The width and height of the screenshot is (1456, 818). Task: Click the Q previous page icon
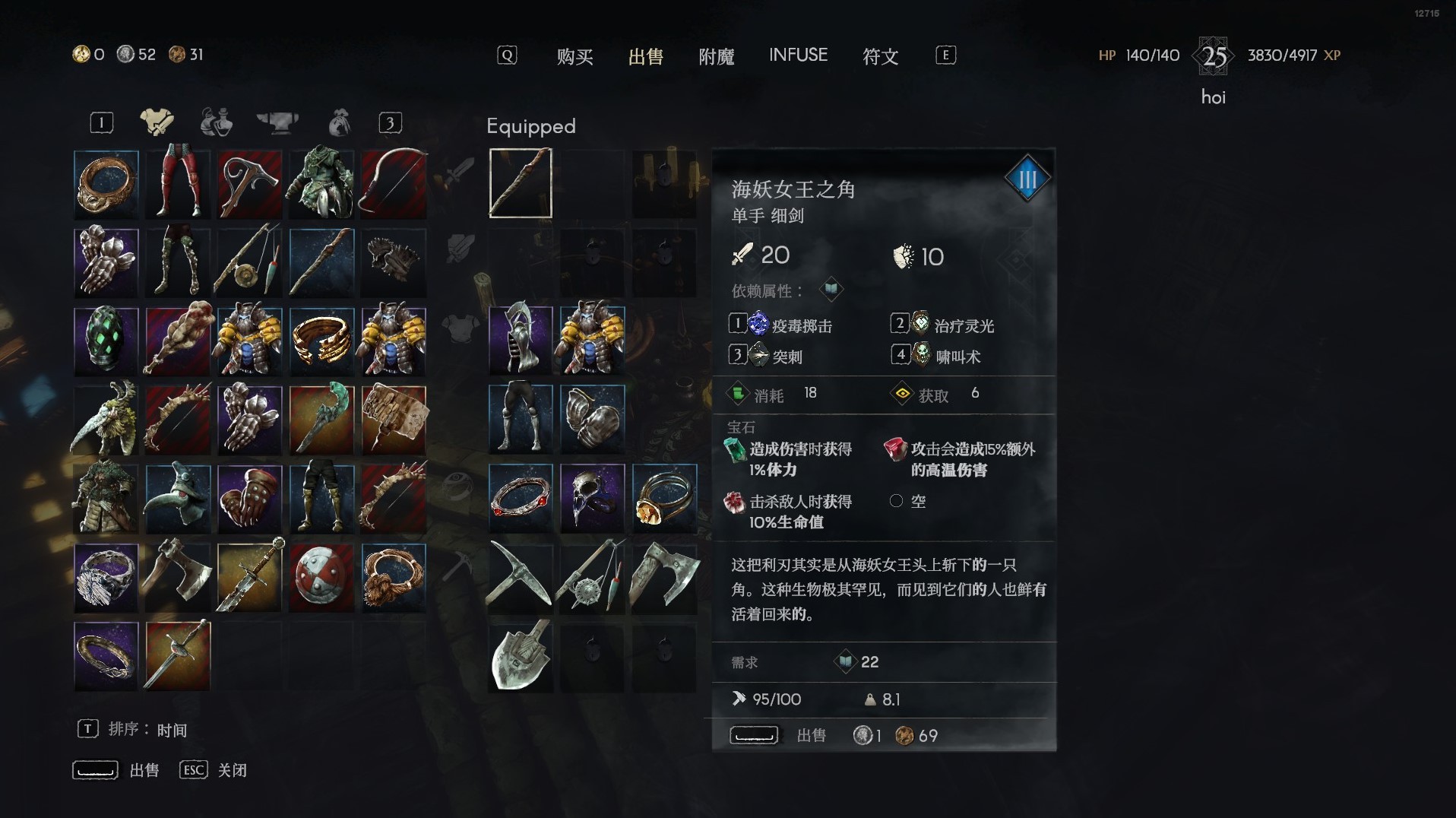[505, 55]
